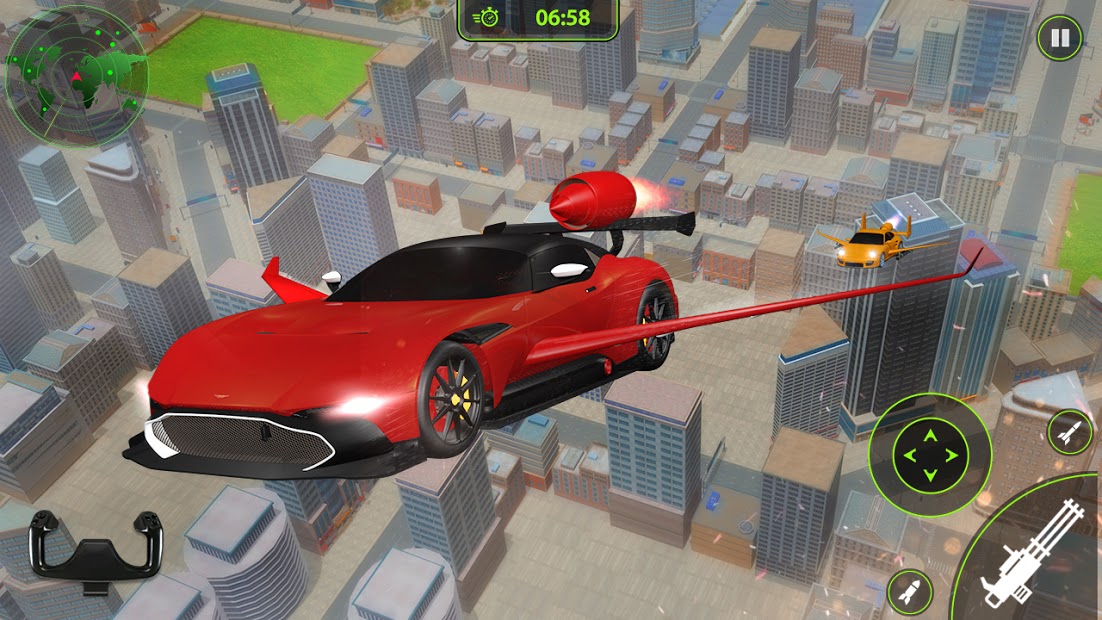Image resolution: width=1102 pixels, height=620 pixels.
Task: Click the green four-arrow directional joystick
Action: [x=930, y=455]
